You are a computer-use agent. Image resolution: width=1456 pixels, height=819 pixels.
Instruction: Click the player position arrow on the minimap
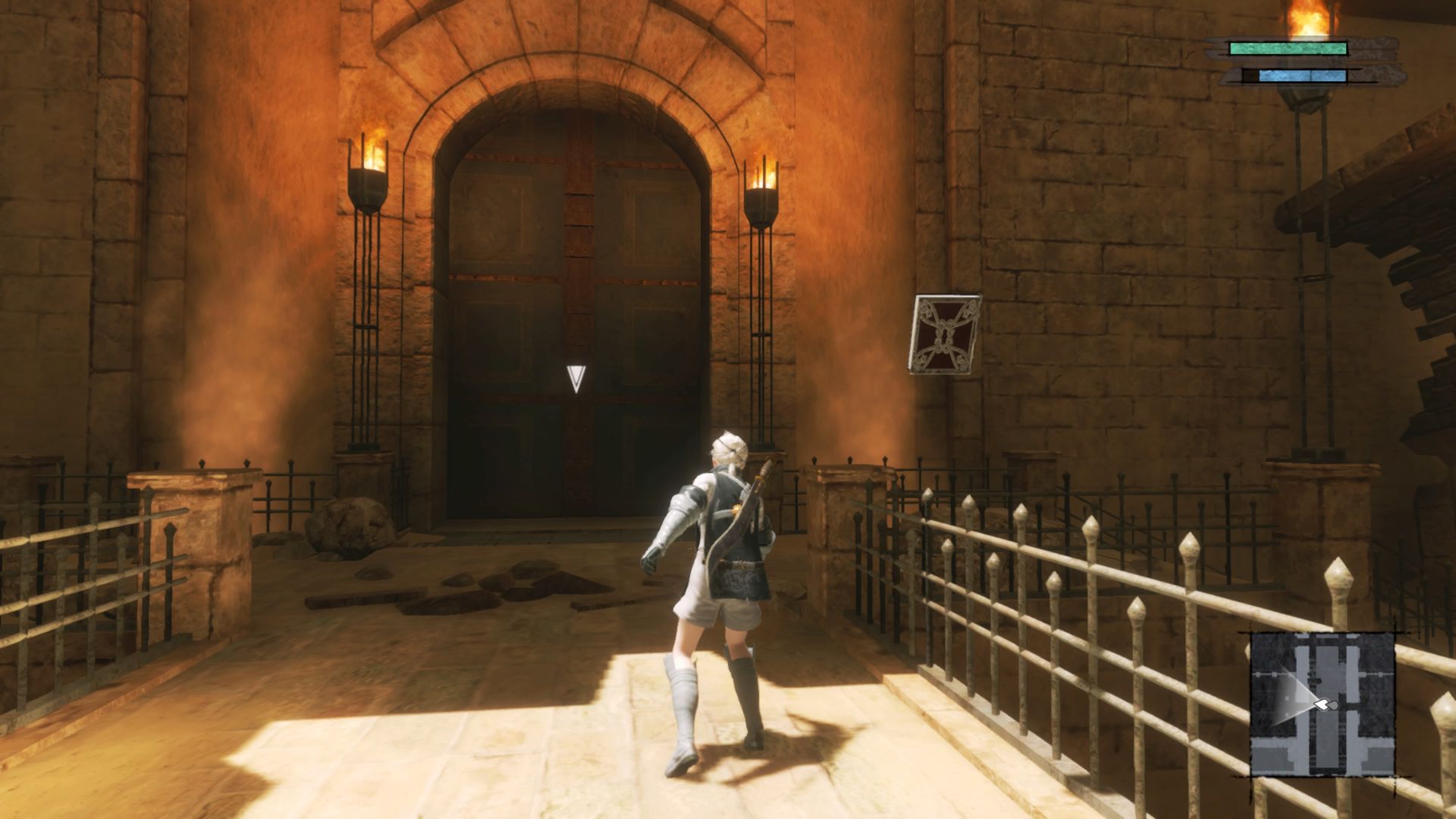[1323, 704]
